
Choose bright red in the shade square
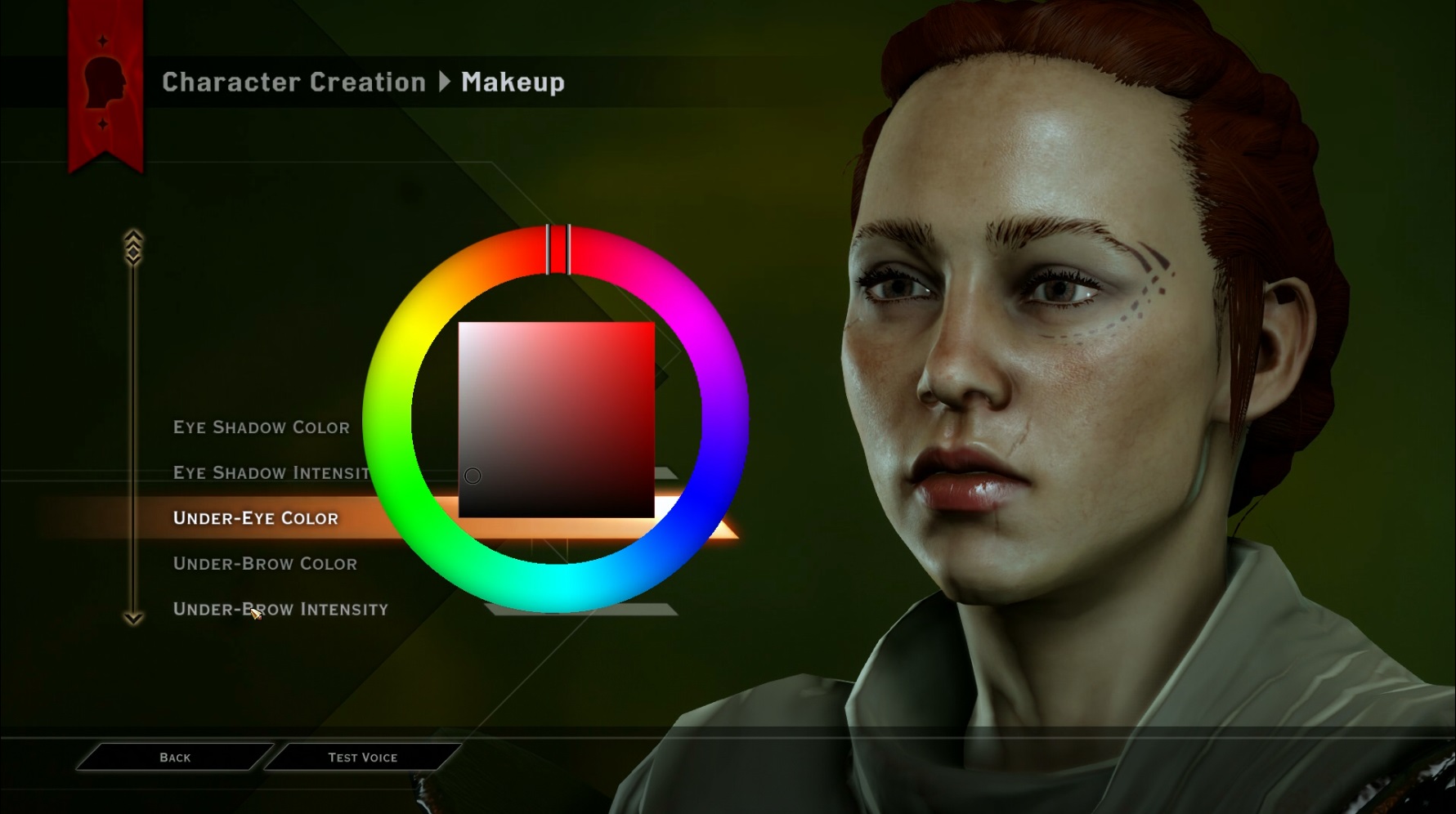(x=645, y=331)
